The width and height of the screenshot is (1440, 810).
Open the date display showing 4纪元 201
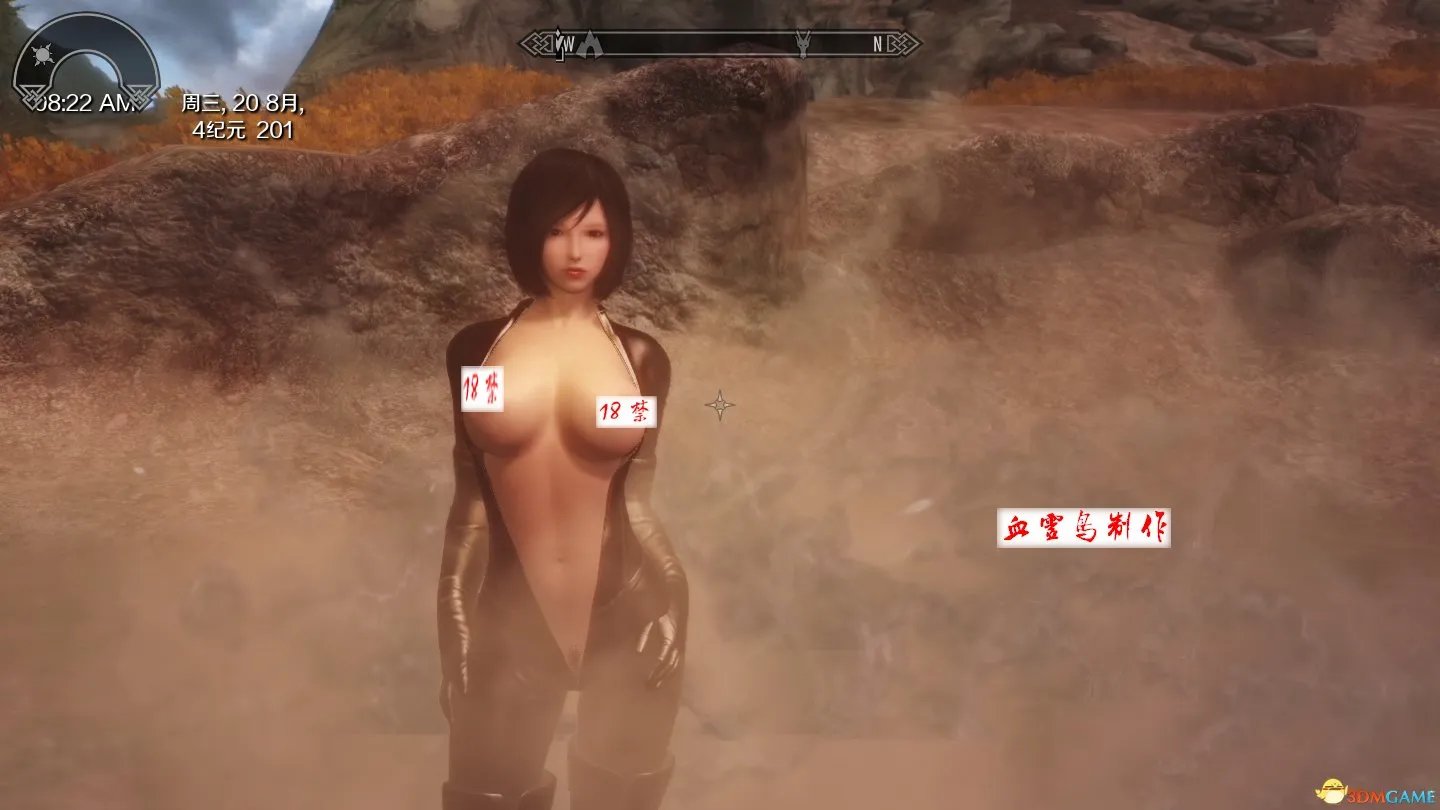[x=242, y=129]
